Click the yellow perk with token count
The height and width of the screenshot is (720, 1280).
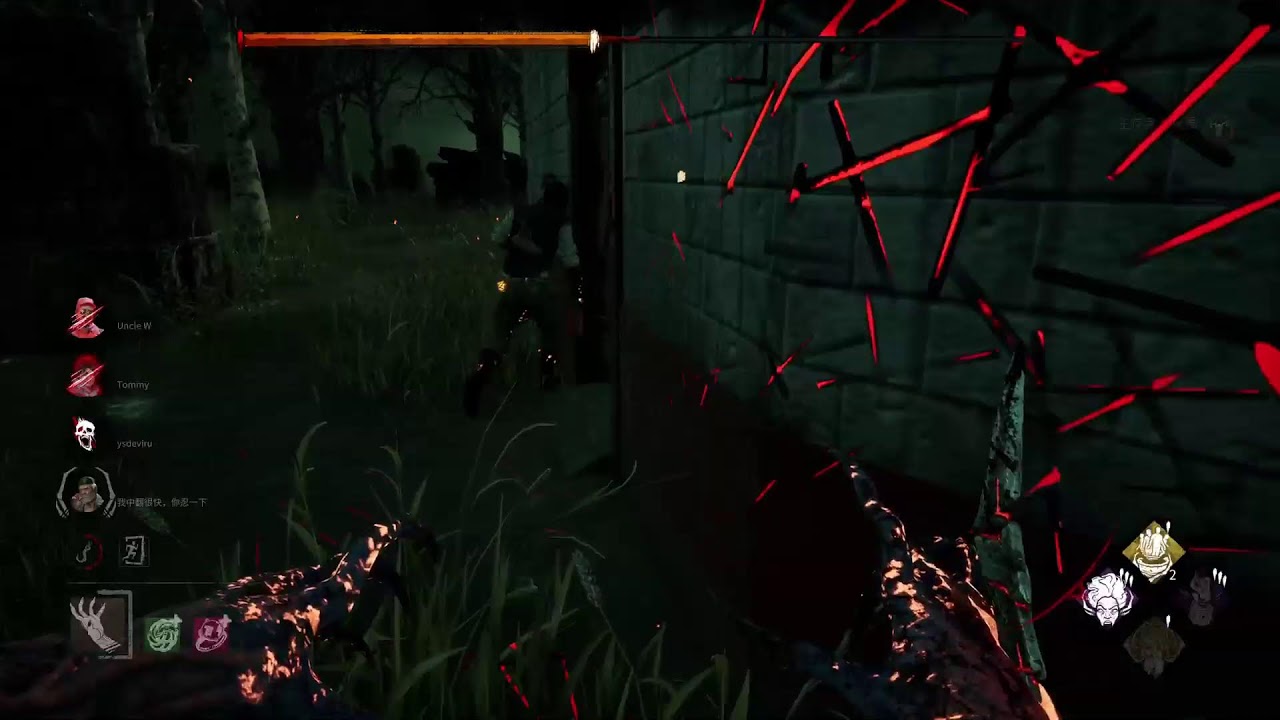(1155, 552)
